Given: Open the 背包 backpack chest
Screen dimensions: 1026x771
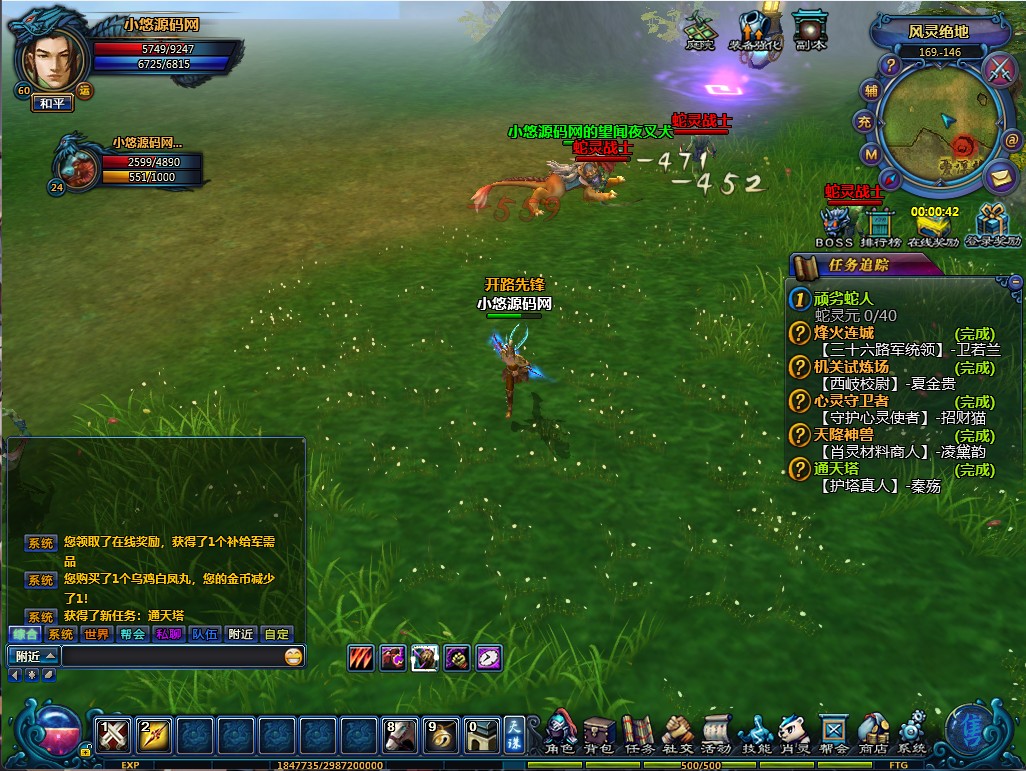Looking at the screenshot, I should (599, 734).
